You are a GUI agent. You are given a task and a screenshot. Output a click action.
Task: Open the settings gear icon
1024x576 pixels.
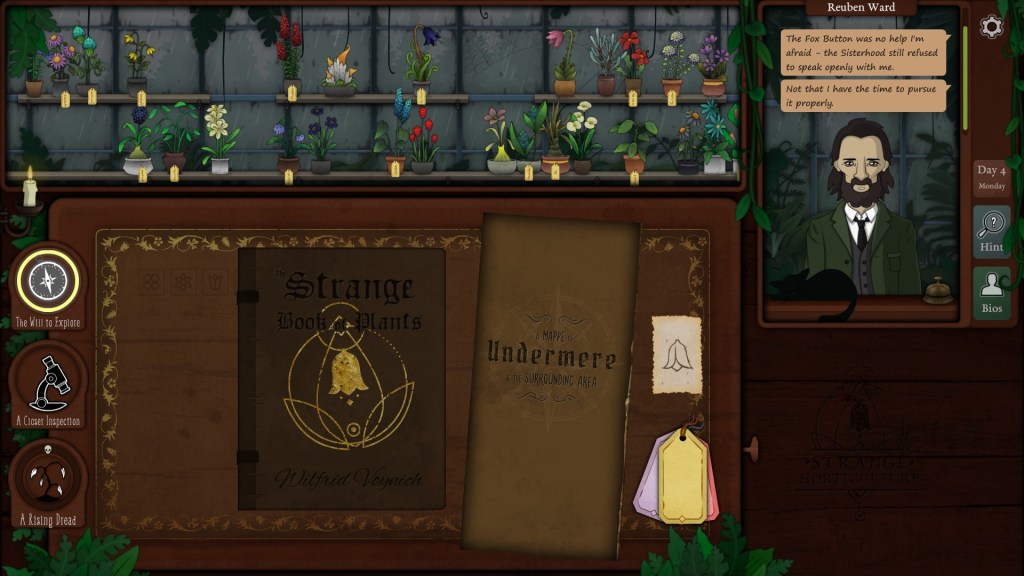[991, 27]
